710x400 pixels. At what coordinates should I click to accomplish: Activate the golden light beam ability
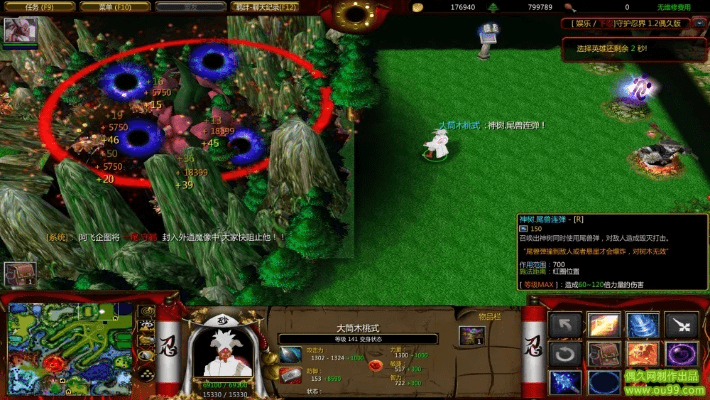[604, 323]
